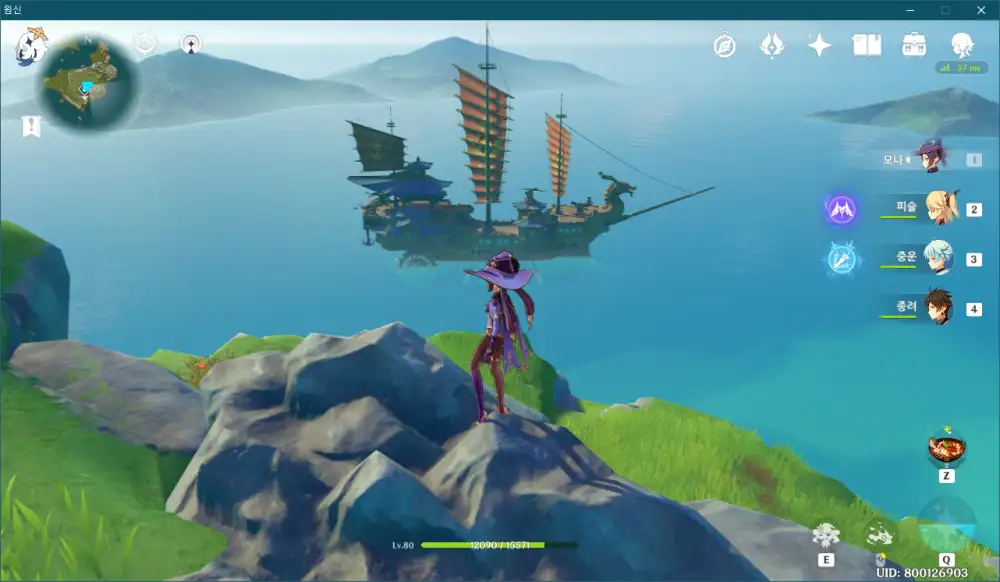Open the compass adventure icon
This screenshot has width=1000, height=582.
(725, 45)
